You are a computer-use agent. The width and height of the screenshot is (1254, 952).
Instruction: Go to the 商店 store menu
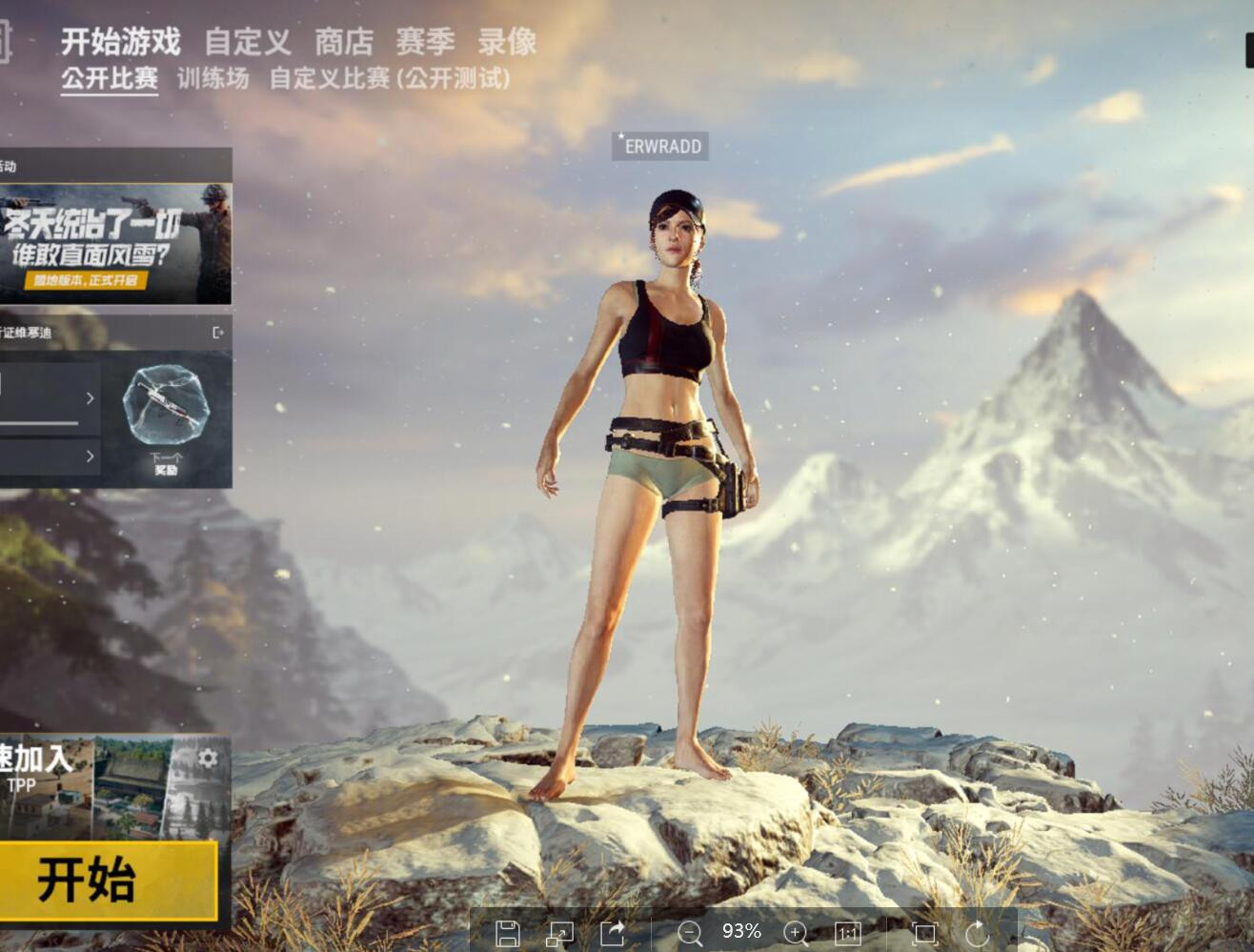[344, 42]
